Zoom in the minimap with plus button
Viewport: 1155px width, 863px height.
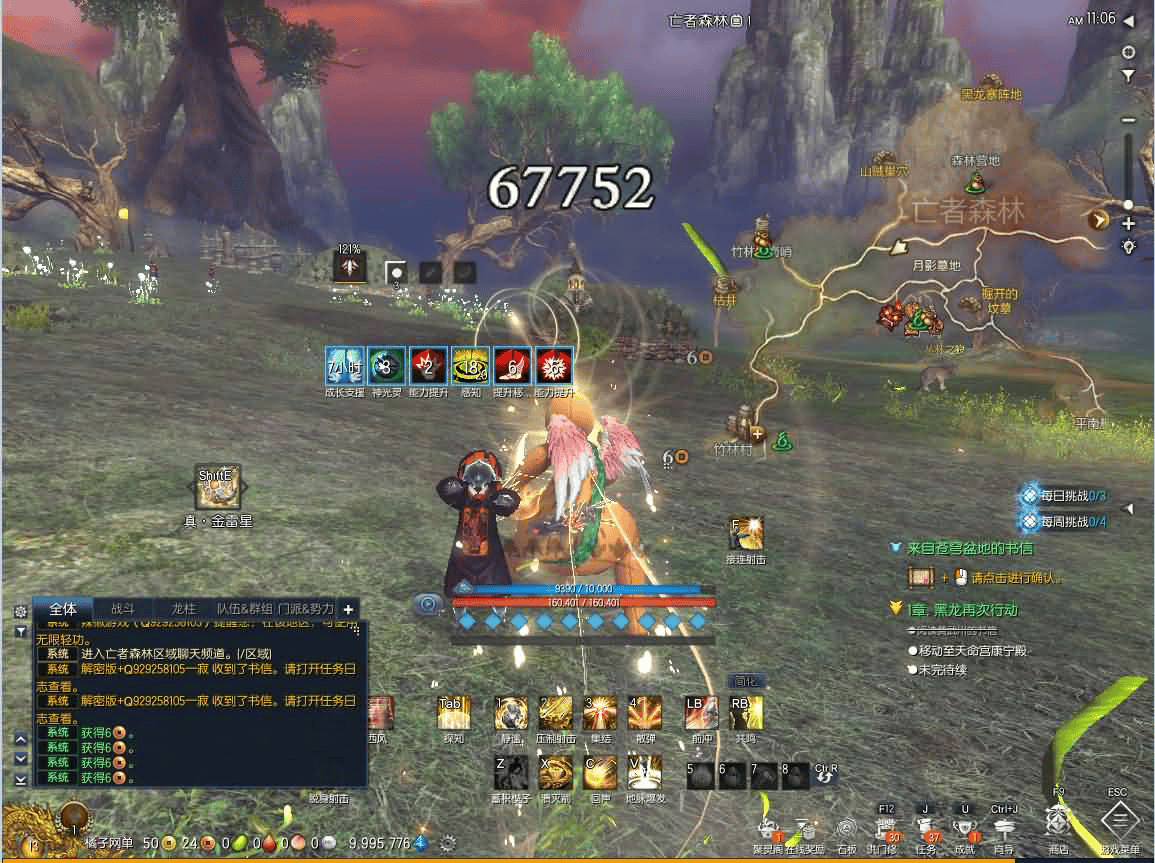click(1129, 224)
